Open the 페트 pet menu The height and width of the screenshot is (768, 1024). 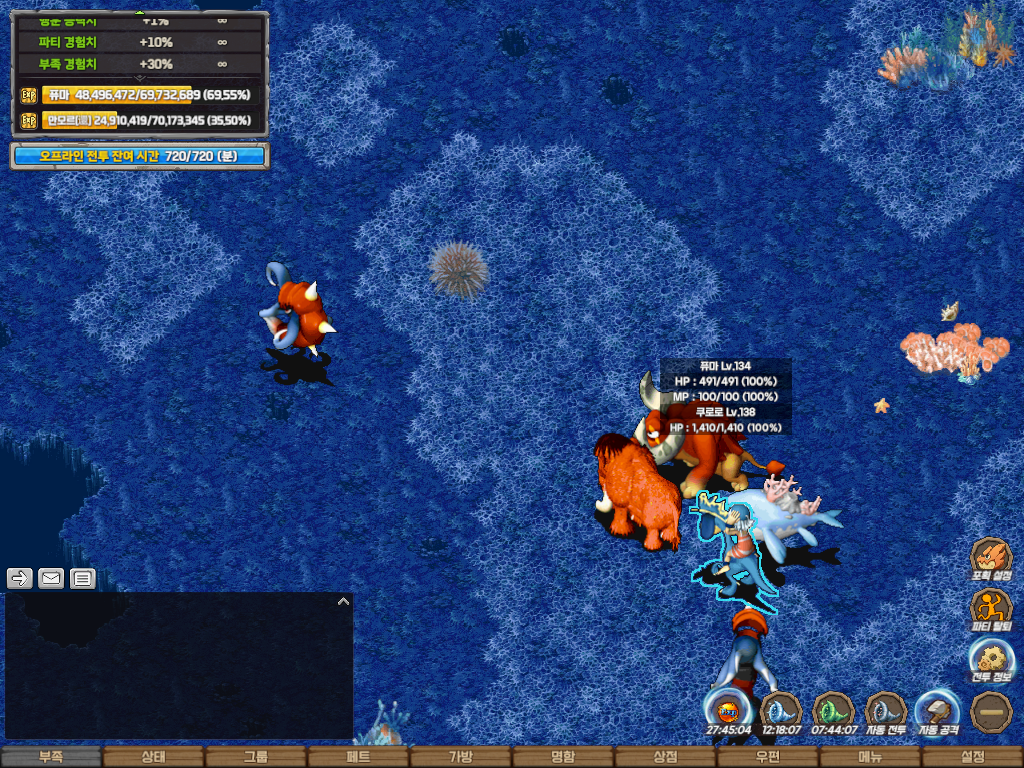tap(358, 757)
